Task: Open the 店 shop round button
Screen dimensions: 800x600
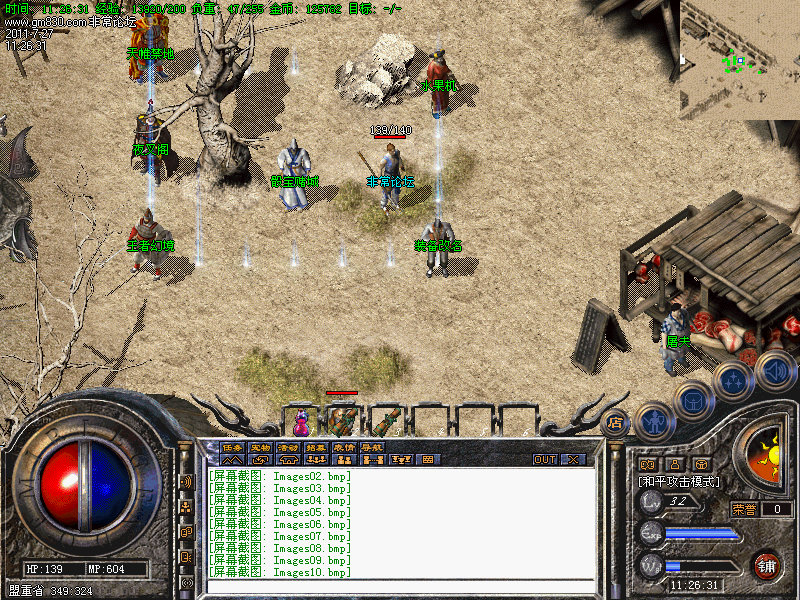Action: point(616,422)
